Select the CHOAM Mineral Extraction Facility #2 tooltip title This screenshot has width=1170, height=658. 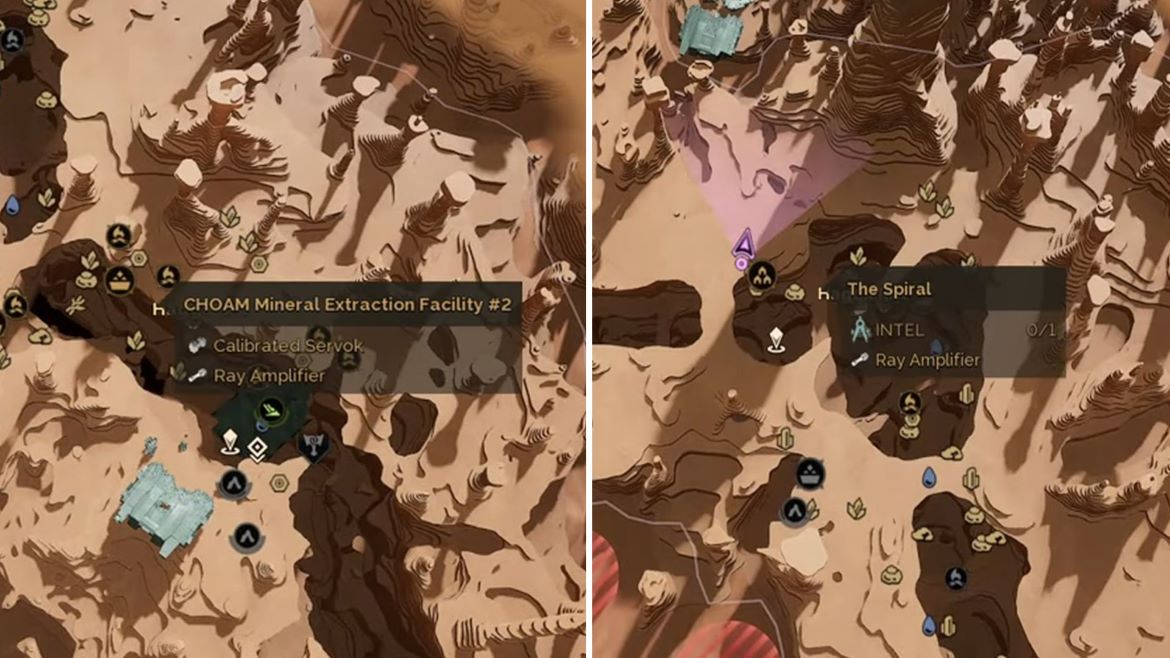point(350,304)
